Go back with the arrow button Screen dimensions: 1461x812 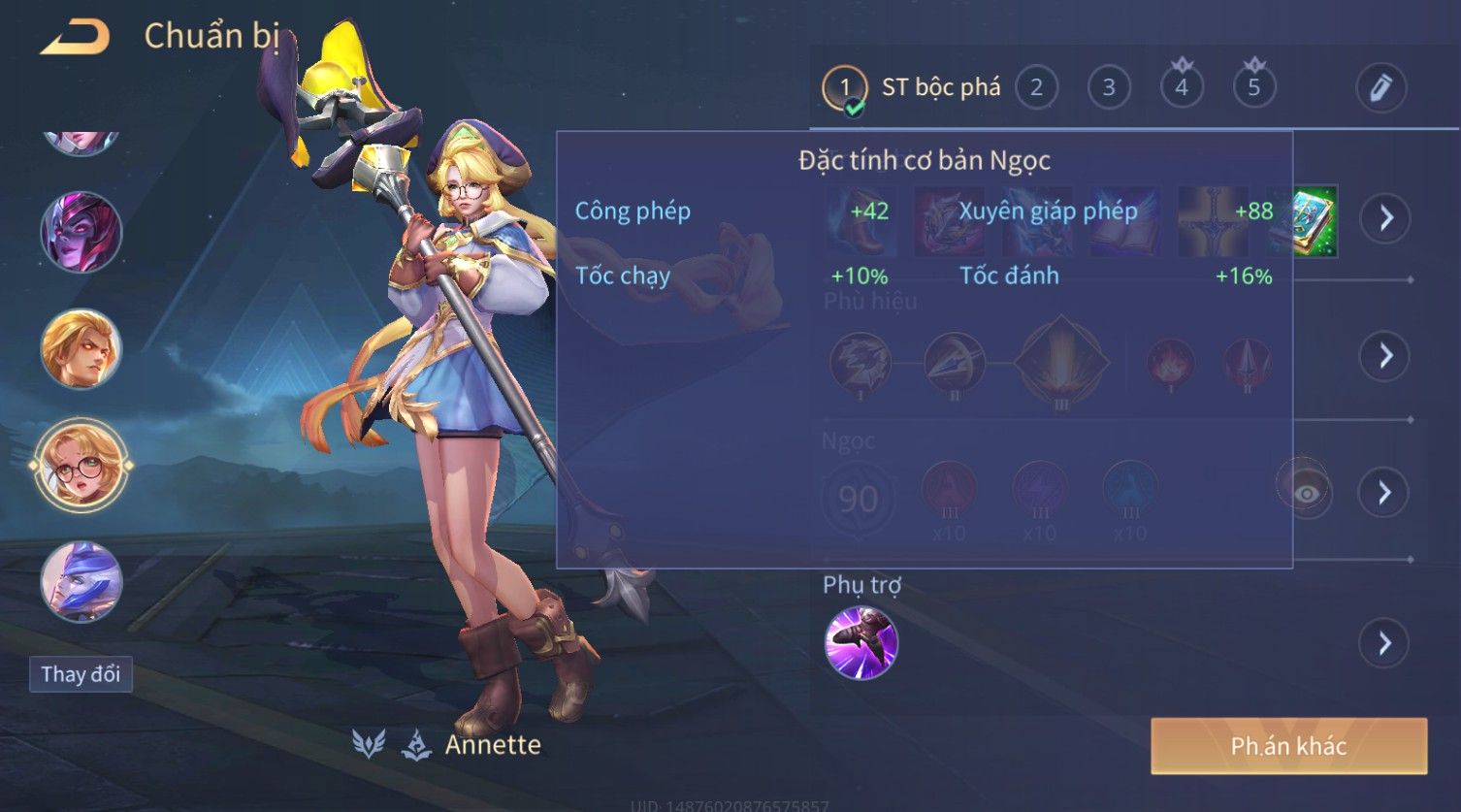coord(75,38)
